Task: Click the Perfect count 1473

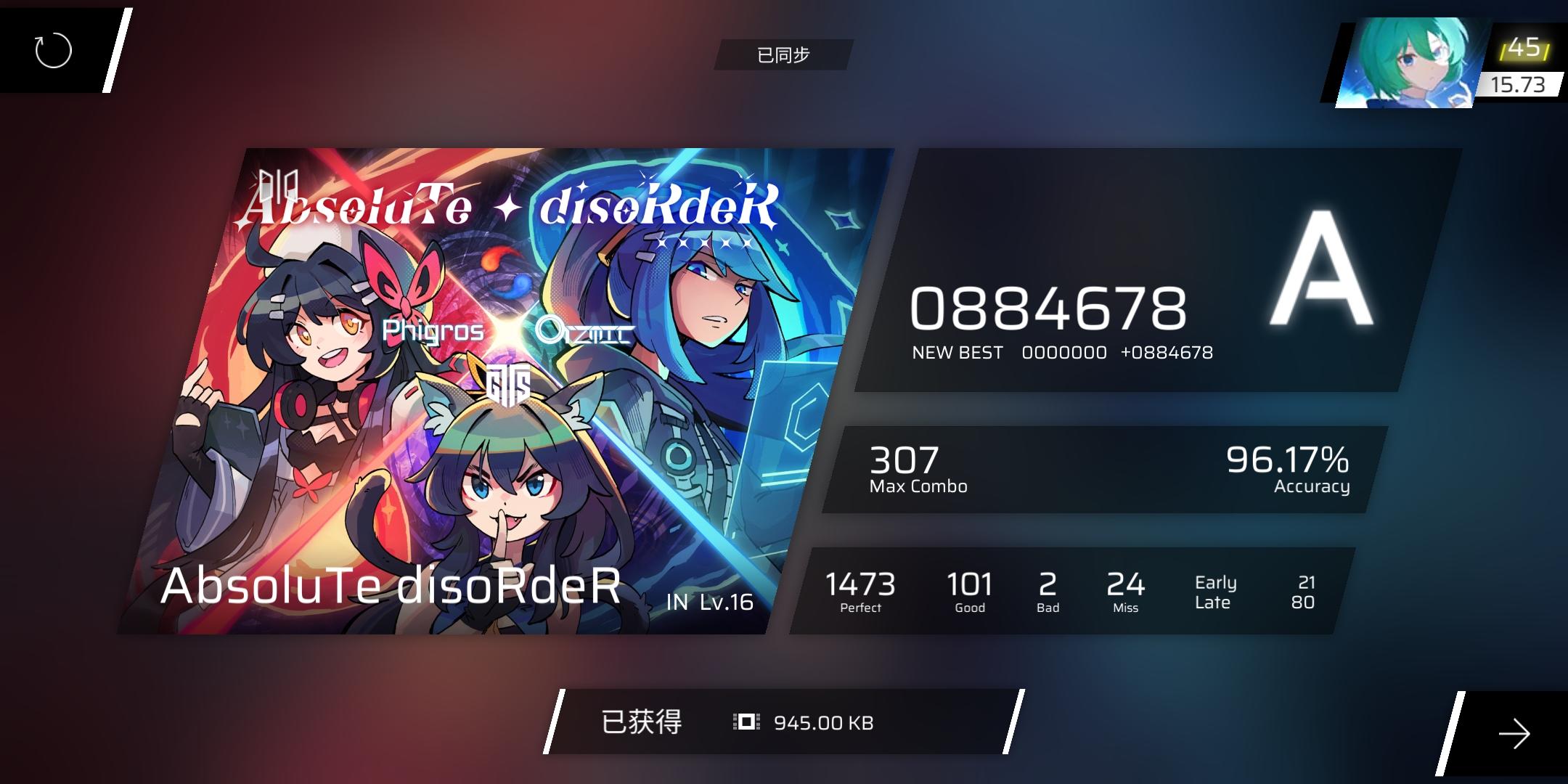Action: pos(860,584)
